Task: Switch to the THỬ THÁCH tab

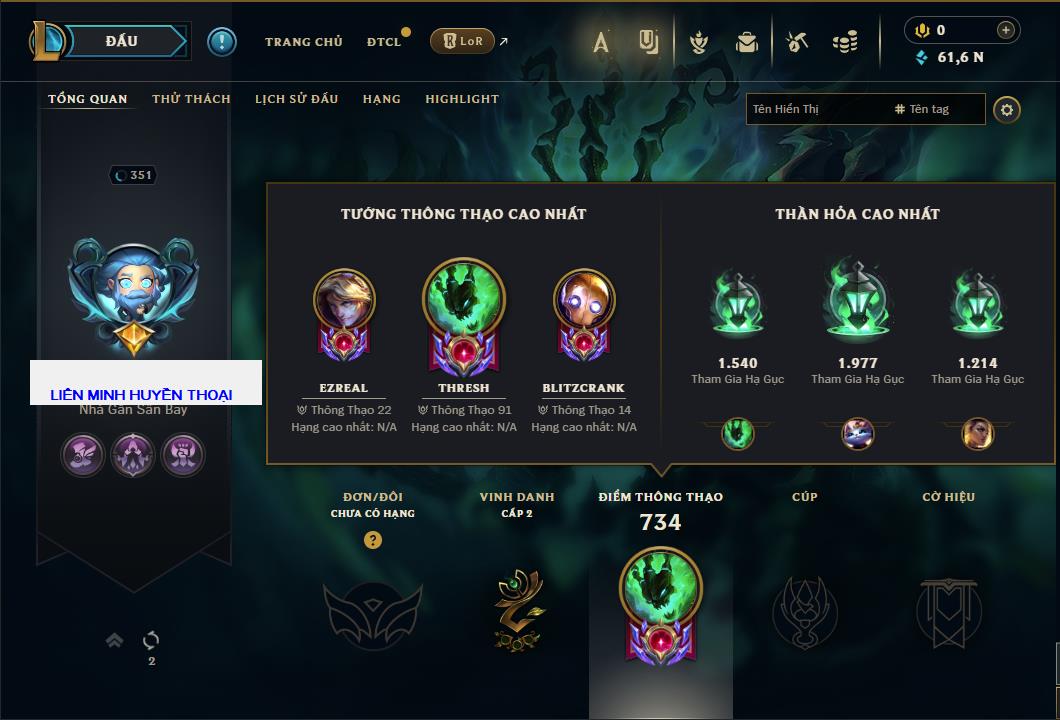Action: coord(191,99)
